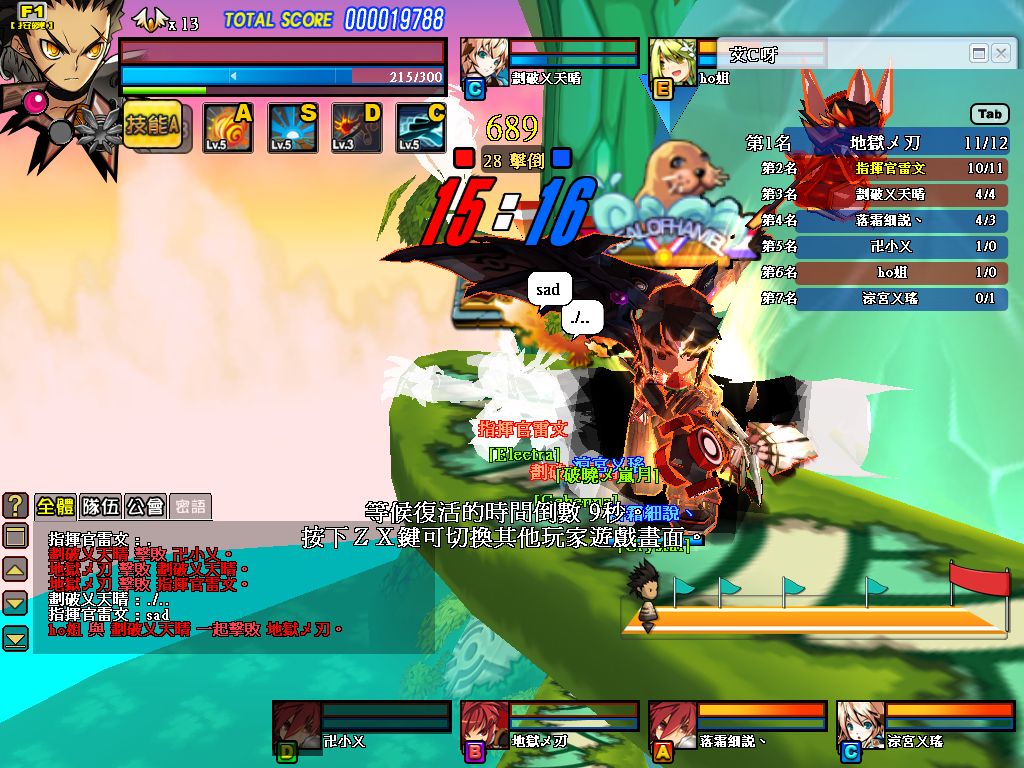Maximize the 艾C呀 popup window

click(x=979, y=53)
